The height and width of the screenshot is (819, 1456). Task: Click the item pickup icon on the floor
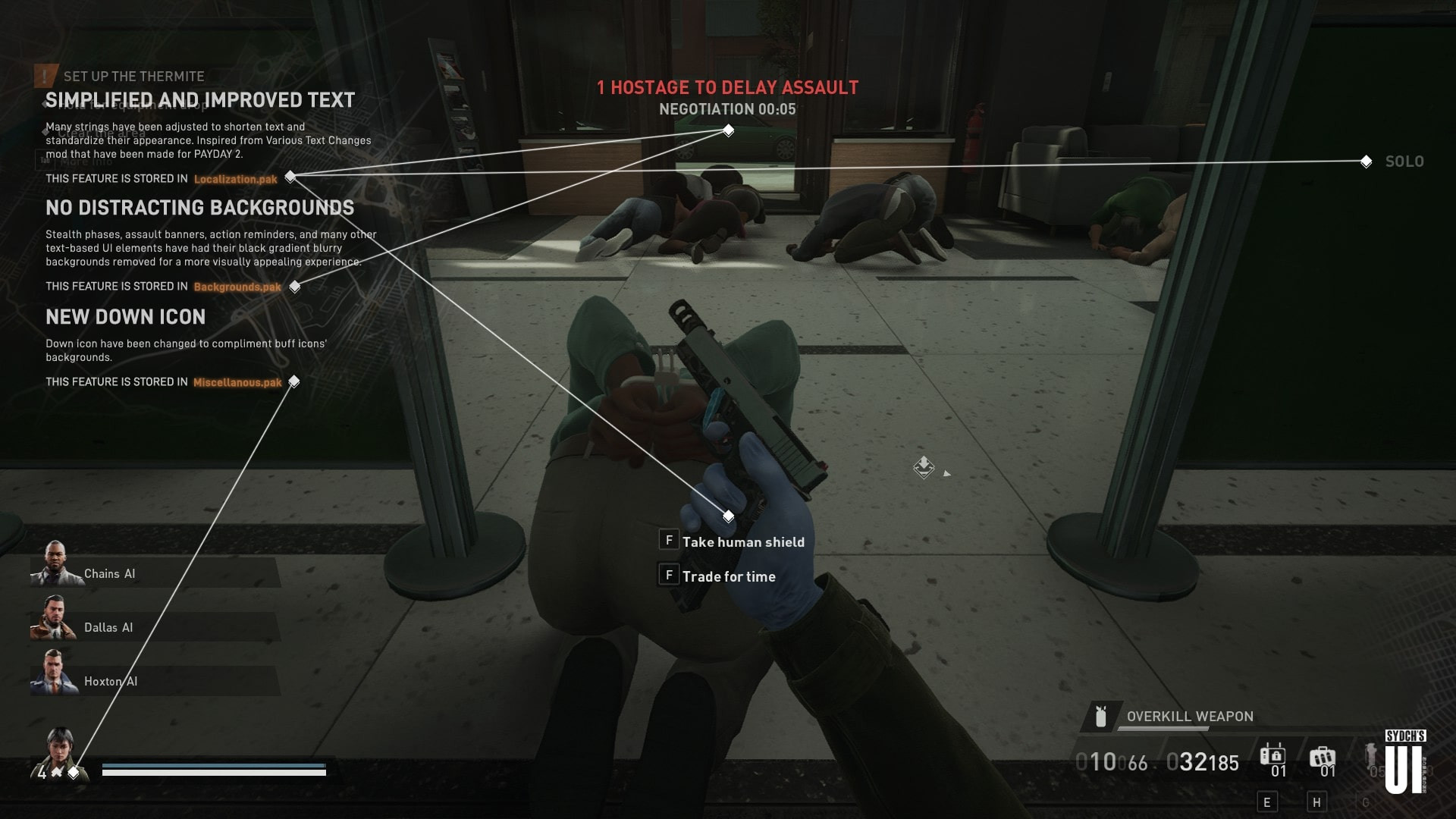(924, 469)
